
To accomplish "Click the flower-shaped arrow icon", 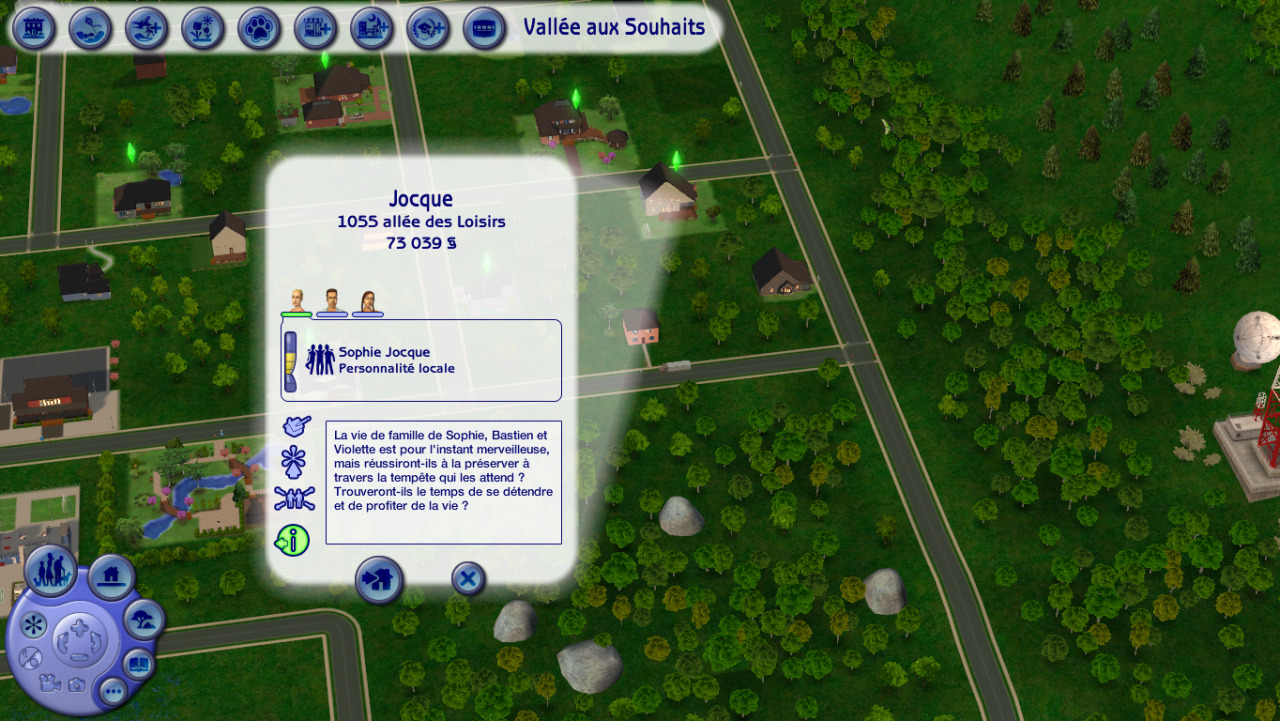I will (294, 462).
